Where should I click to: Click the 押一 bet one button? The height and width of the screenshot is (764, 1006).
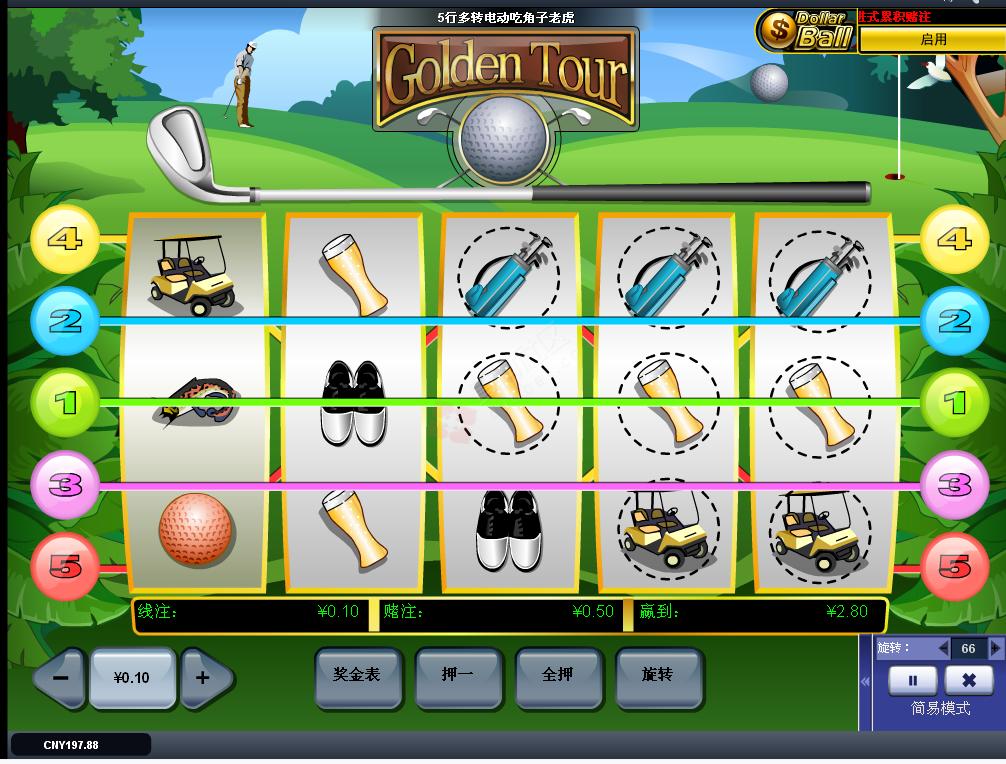[457, 676]
